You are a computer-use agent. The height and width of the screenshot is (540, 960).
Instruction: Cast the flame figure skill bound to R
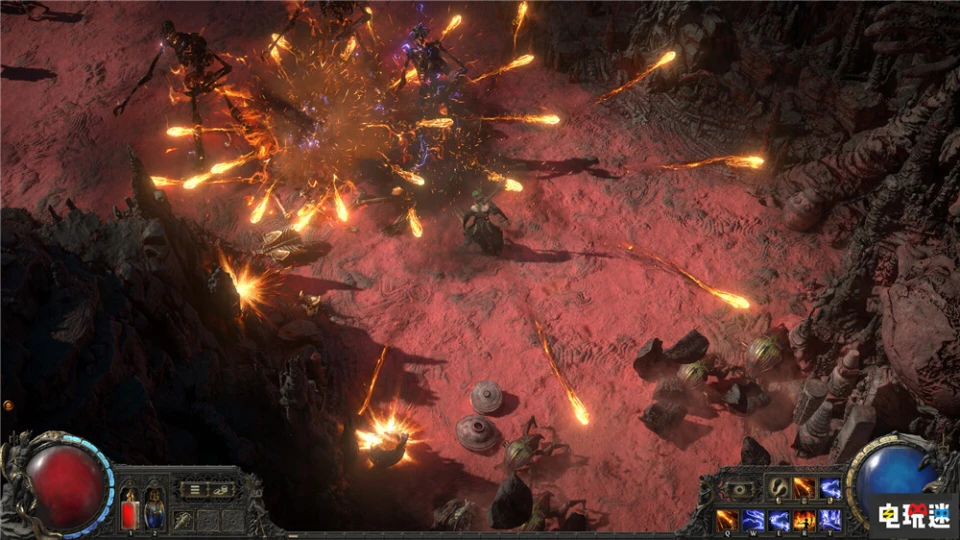[804, 519]
